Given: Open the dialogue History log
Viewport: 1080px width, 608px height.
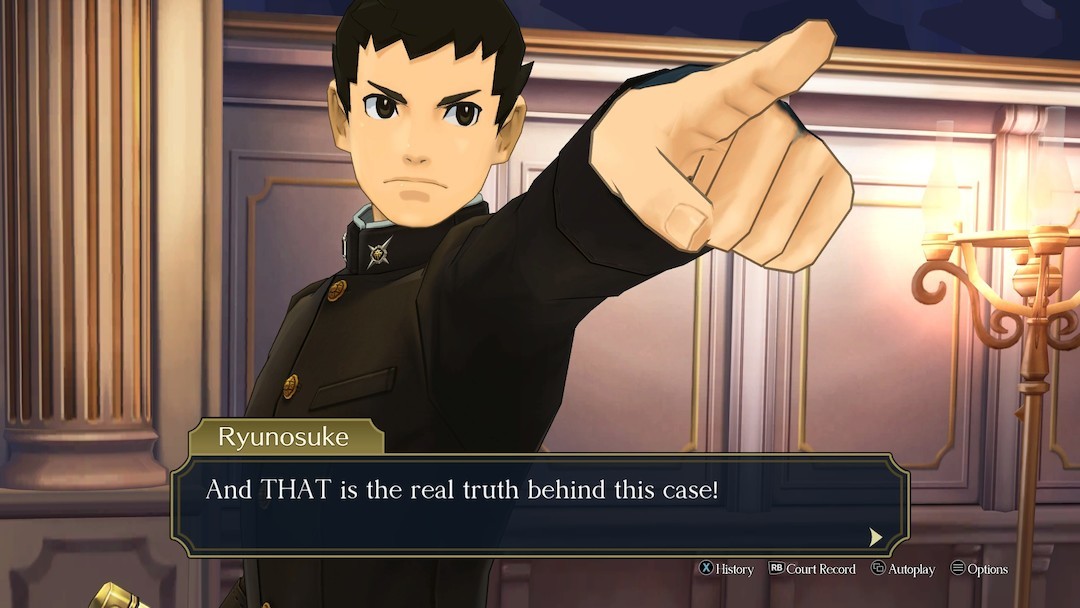Looking at the screenshot, I should coord(726,569).
